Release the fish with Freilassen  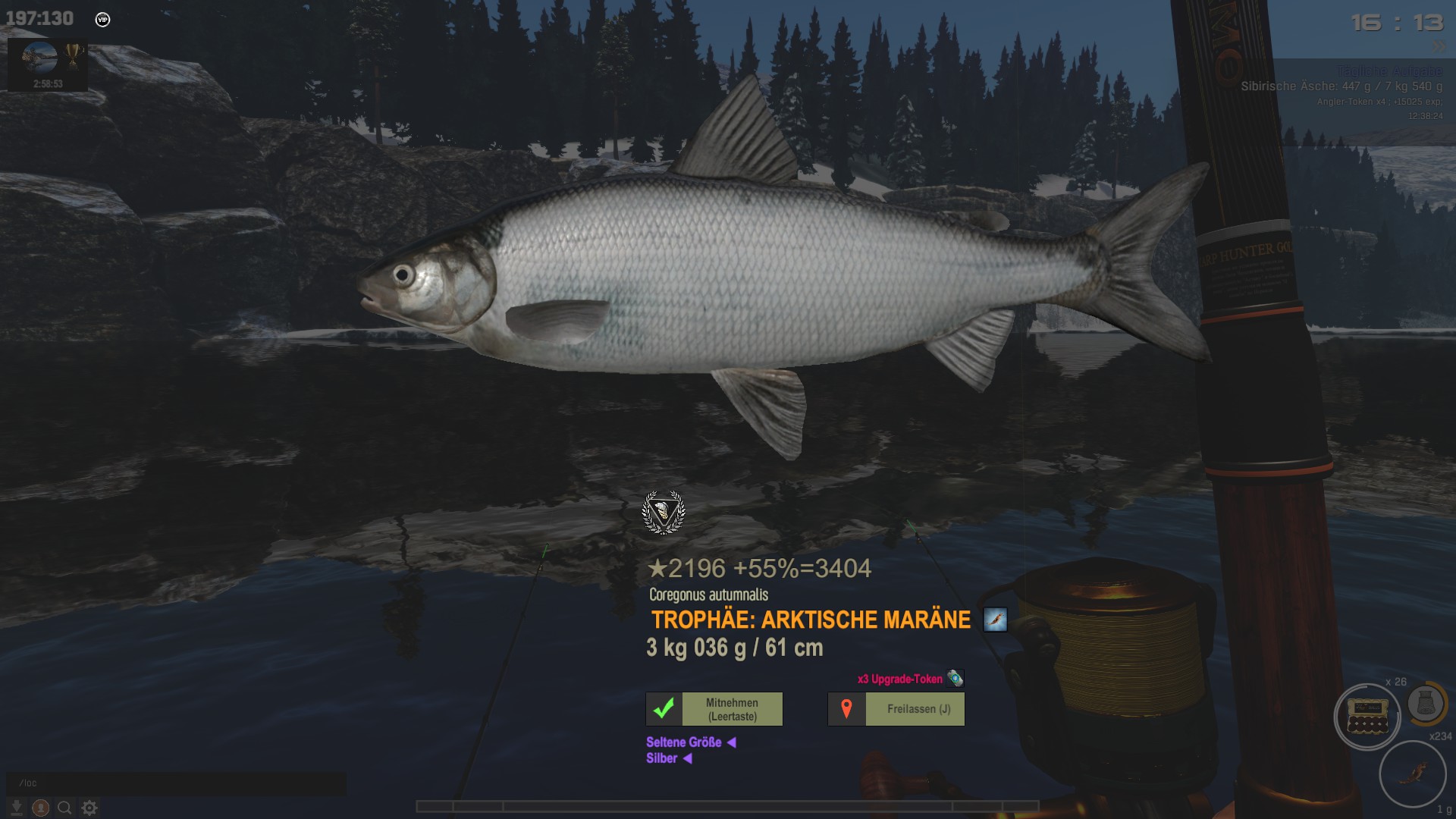tap(896, 709)
